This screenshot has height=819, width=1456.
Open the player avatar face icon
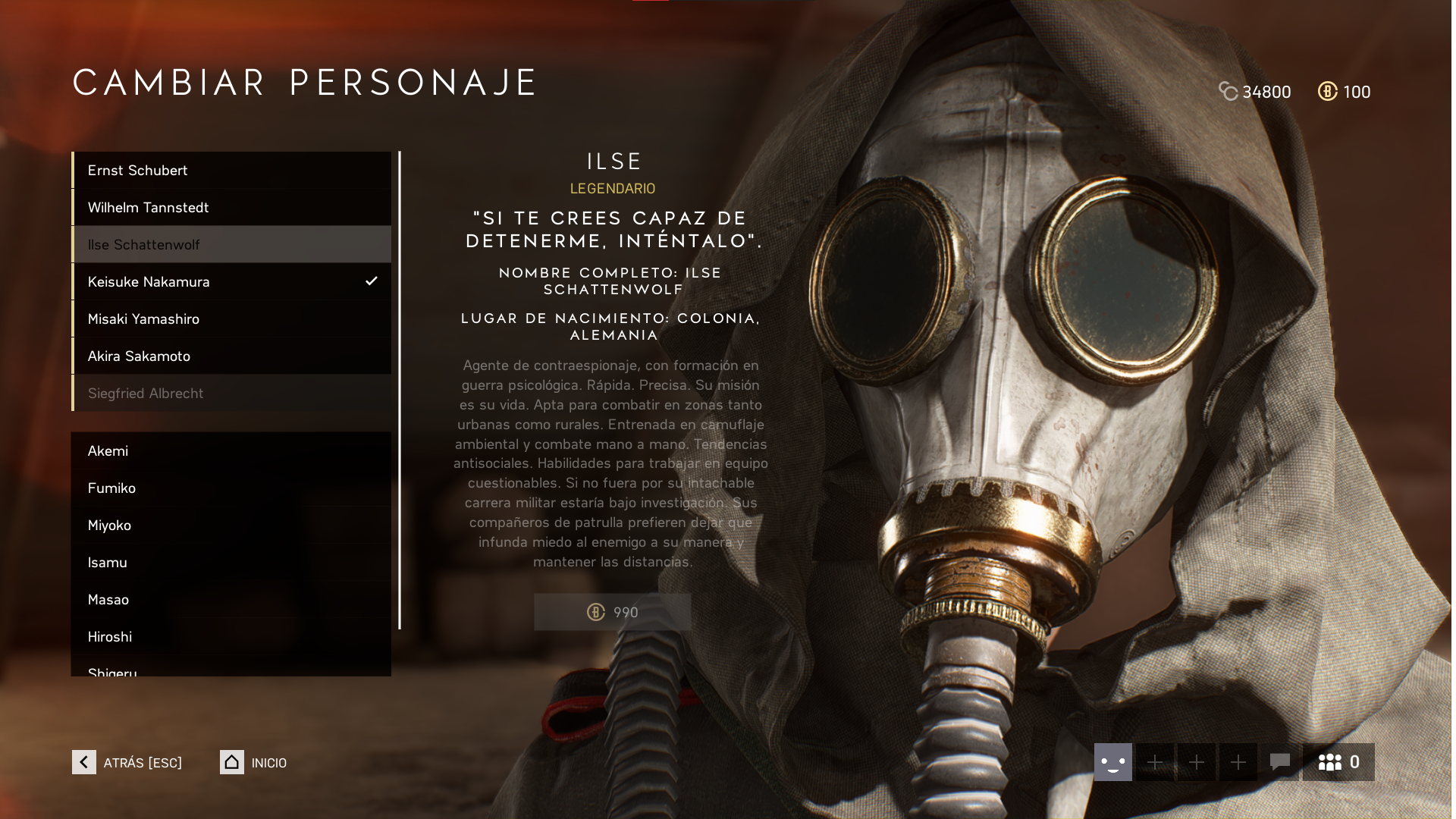1112,762
